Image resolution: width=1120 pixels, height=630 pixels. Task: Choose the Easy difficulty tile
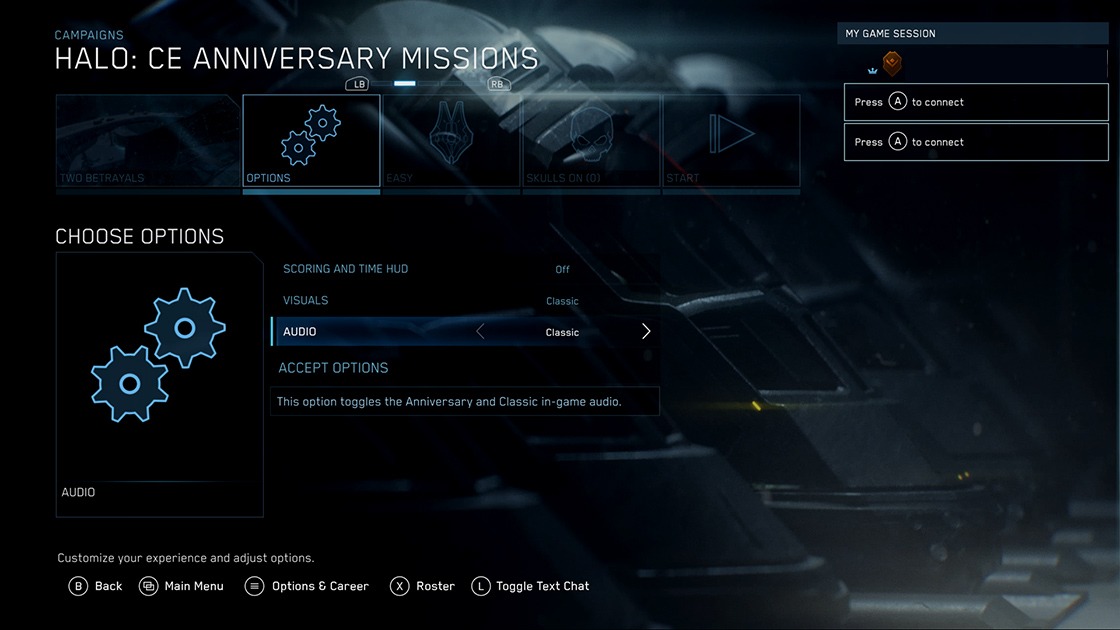tap(450, 141)
